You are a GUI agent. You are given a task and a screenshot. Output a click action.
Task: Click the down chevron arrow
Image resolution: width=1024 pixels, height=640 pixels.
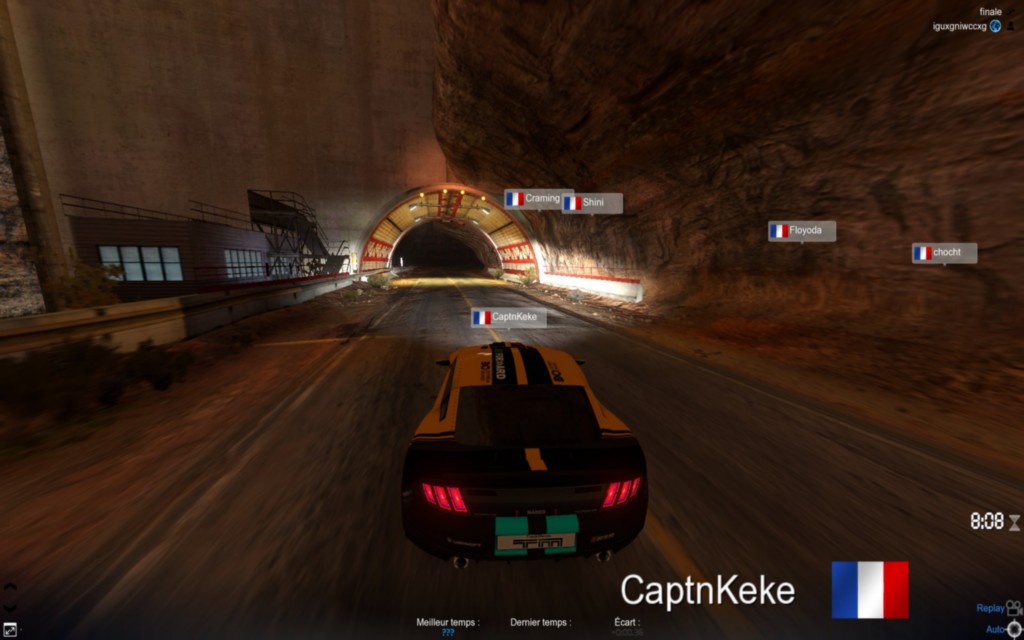10,607
